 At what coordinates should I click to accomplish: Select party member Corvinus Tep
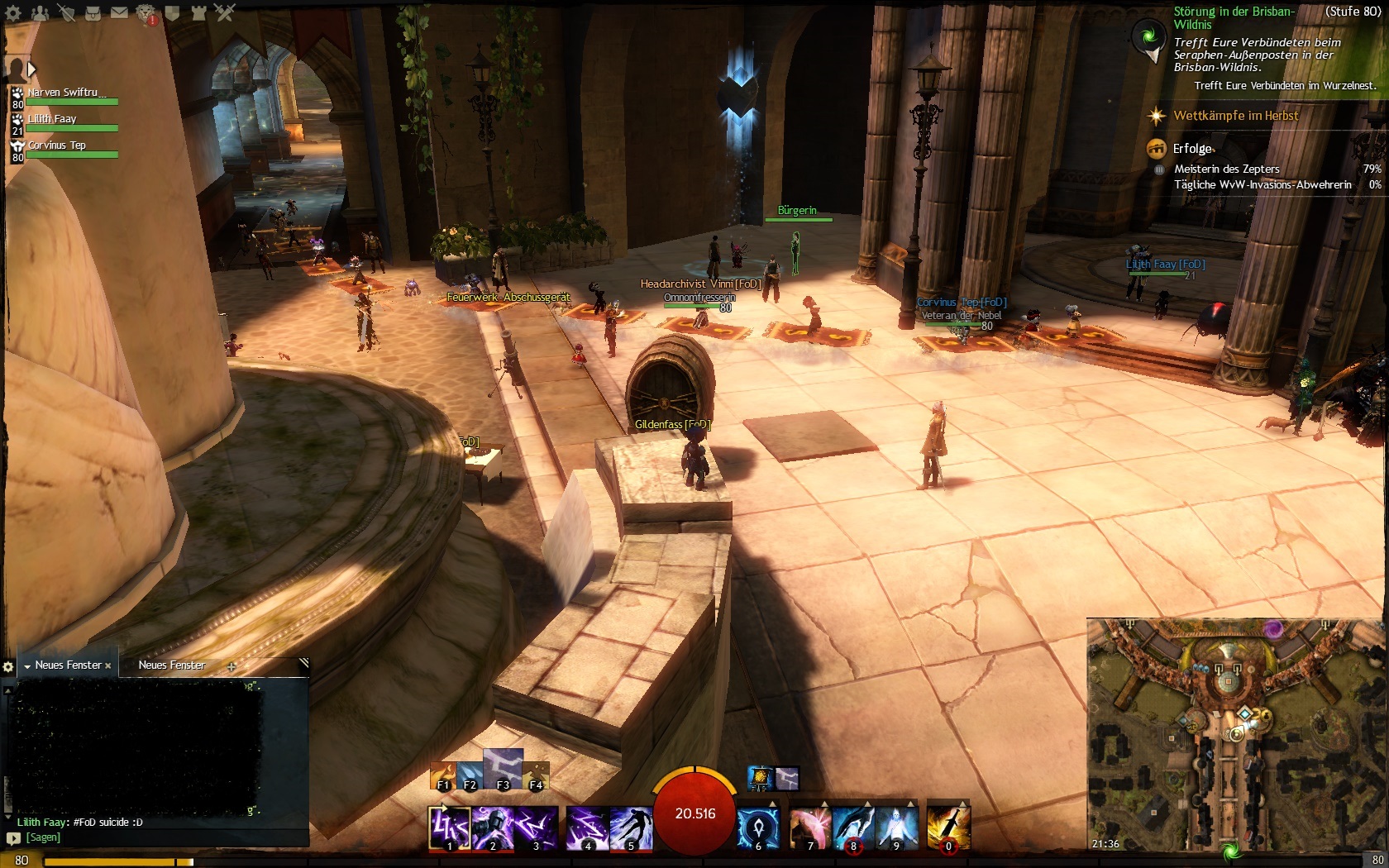pos(58,146)
